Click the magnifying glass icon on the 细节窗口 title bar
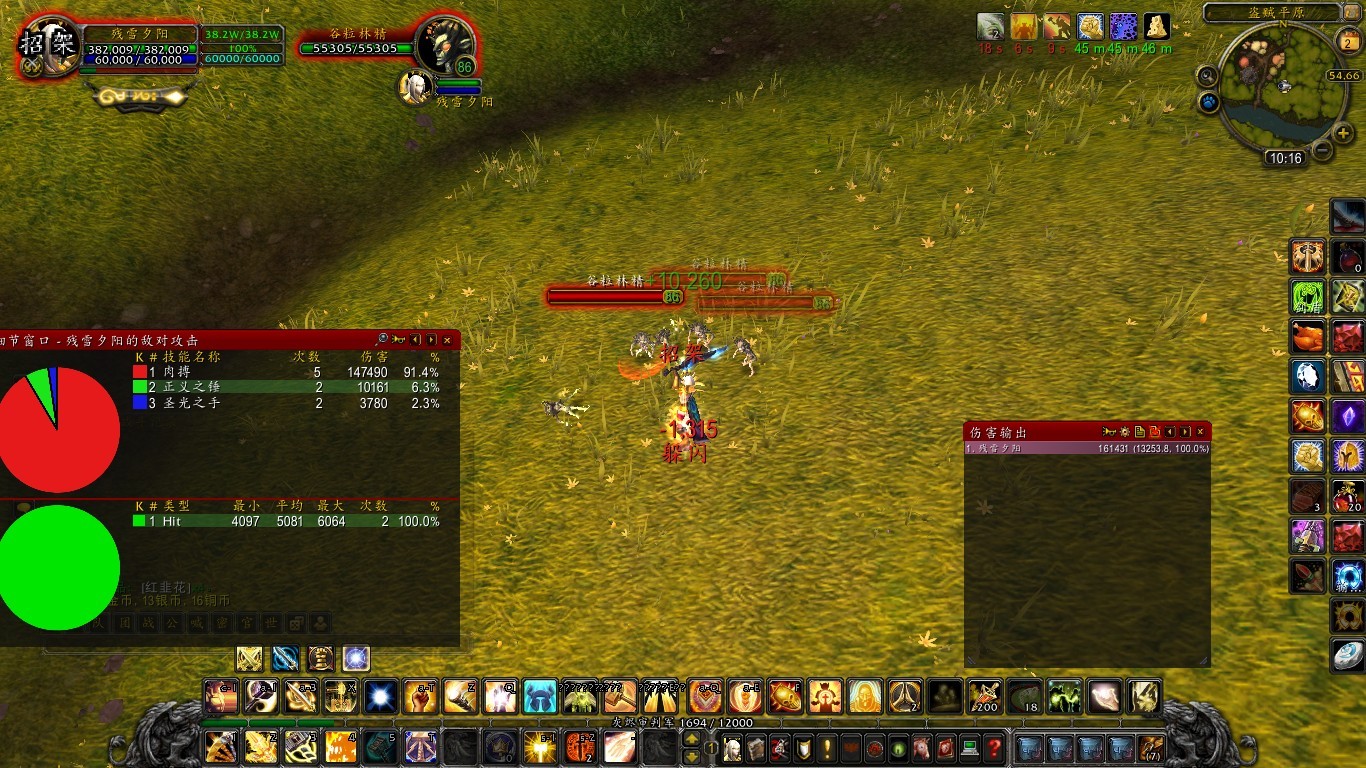This screenshot has height=768, width=1366. click(x=382, y=340)
